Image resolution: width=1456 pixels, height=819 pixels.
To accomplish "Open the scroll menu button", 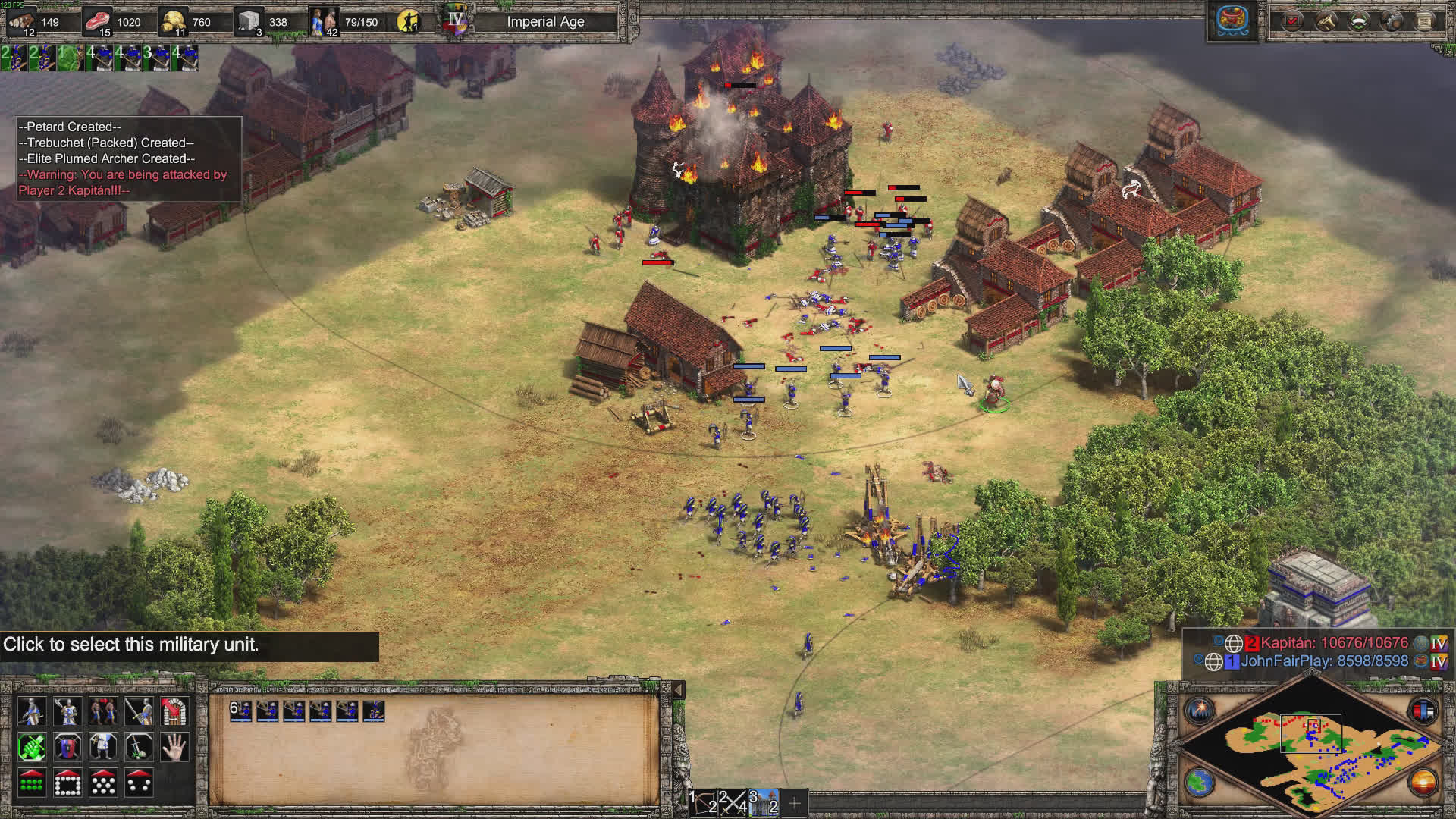I will 1425,21.
